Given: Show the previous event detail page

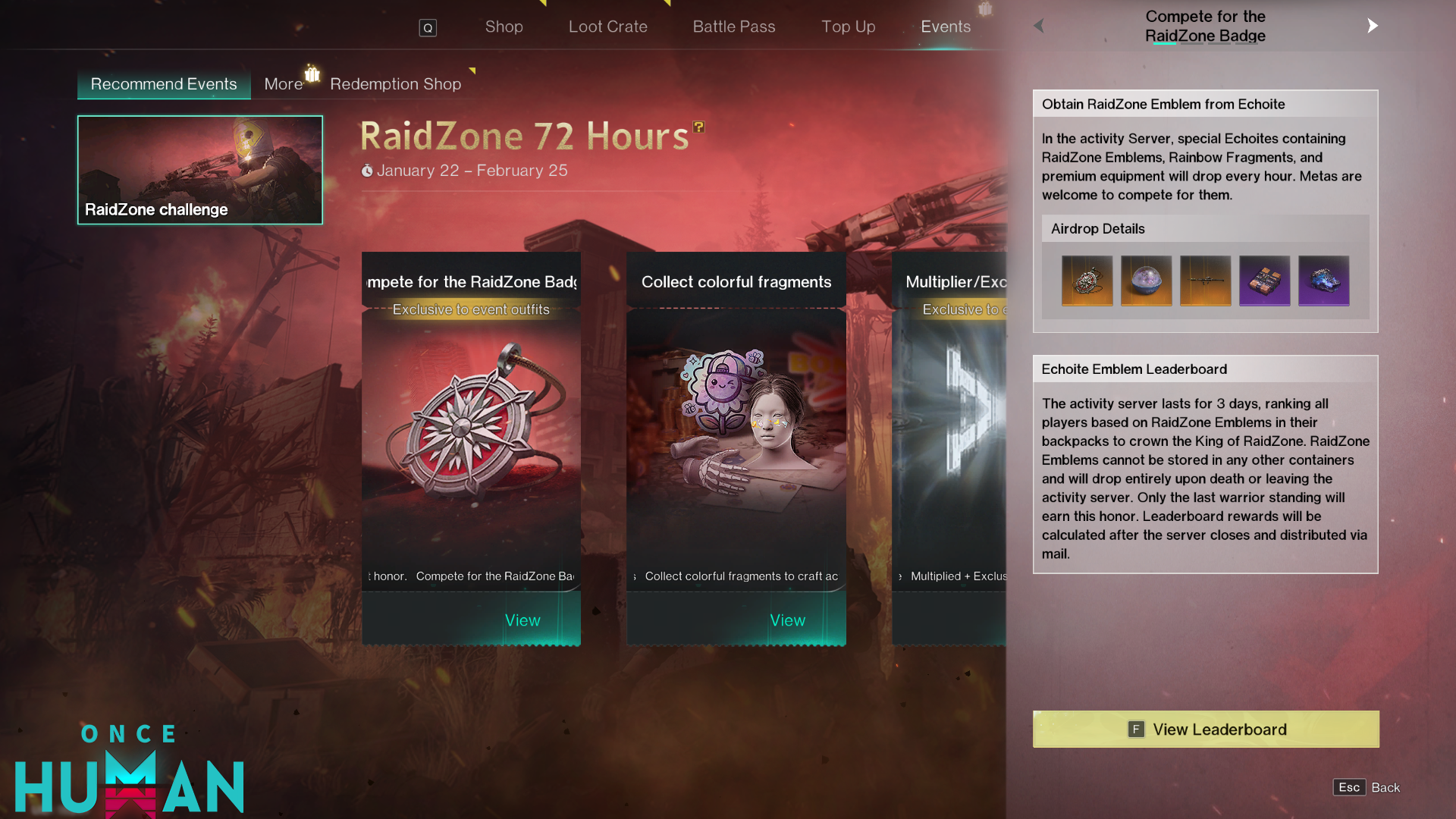Looking at the screenshot, I should (x=1039, y=26).
